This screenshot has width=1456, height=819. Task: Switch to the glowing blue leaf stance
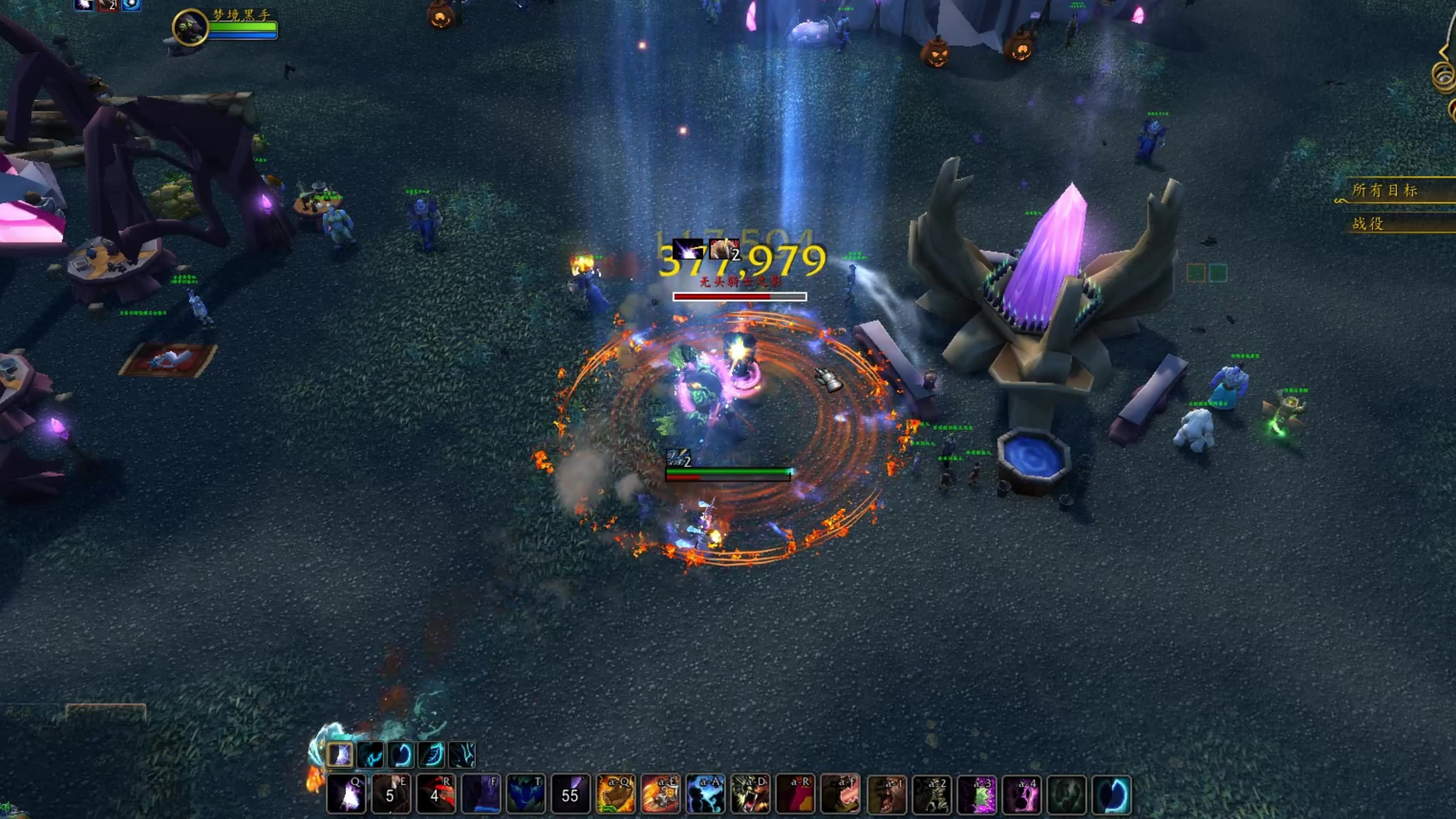point(432,755)
